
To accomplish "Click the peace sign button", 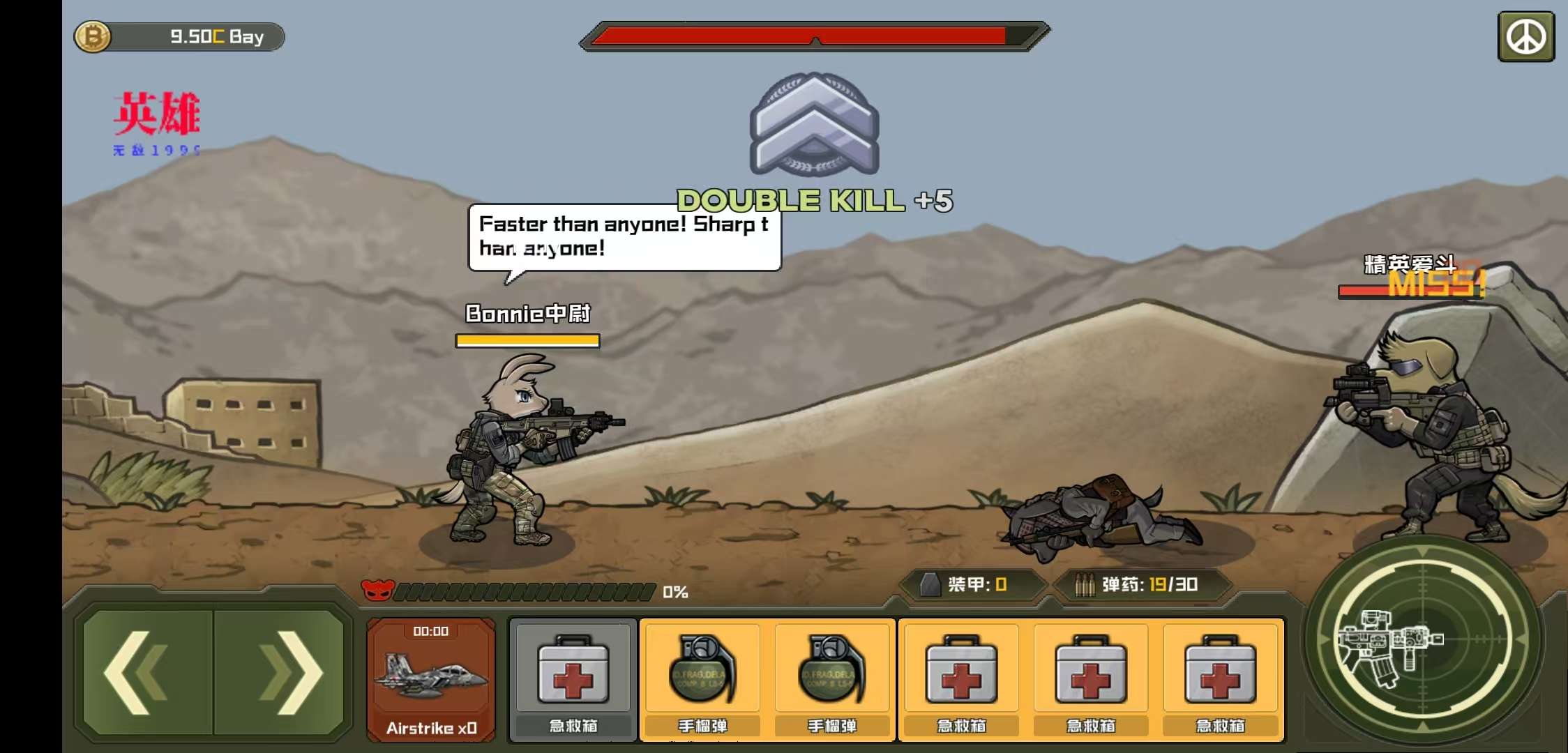I will [x=1526, y=37].
